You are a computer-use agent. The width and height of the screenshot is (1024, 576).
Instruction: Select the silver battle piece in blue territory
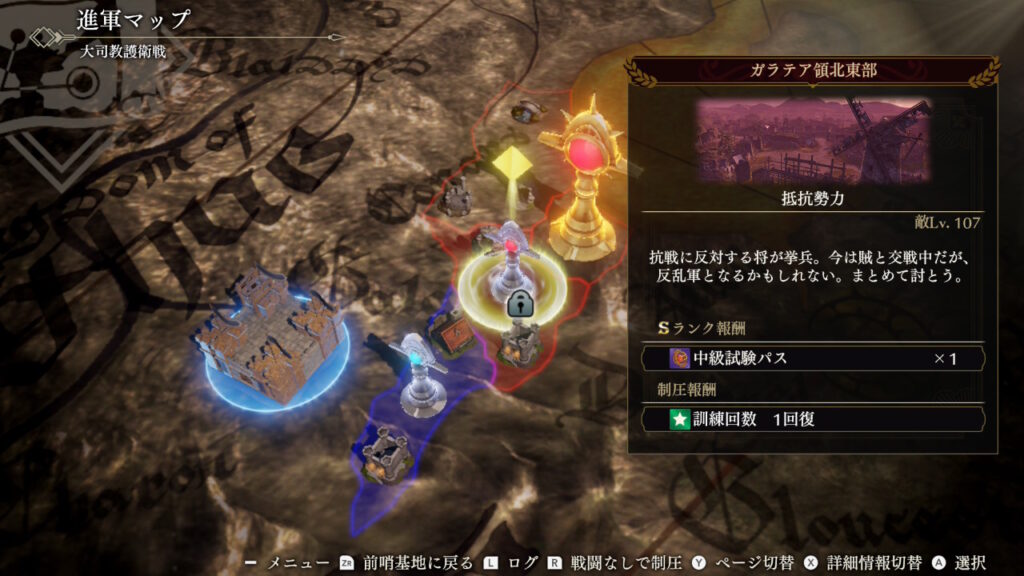[423, 372]
